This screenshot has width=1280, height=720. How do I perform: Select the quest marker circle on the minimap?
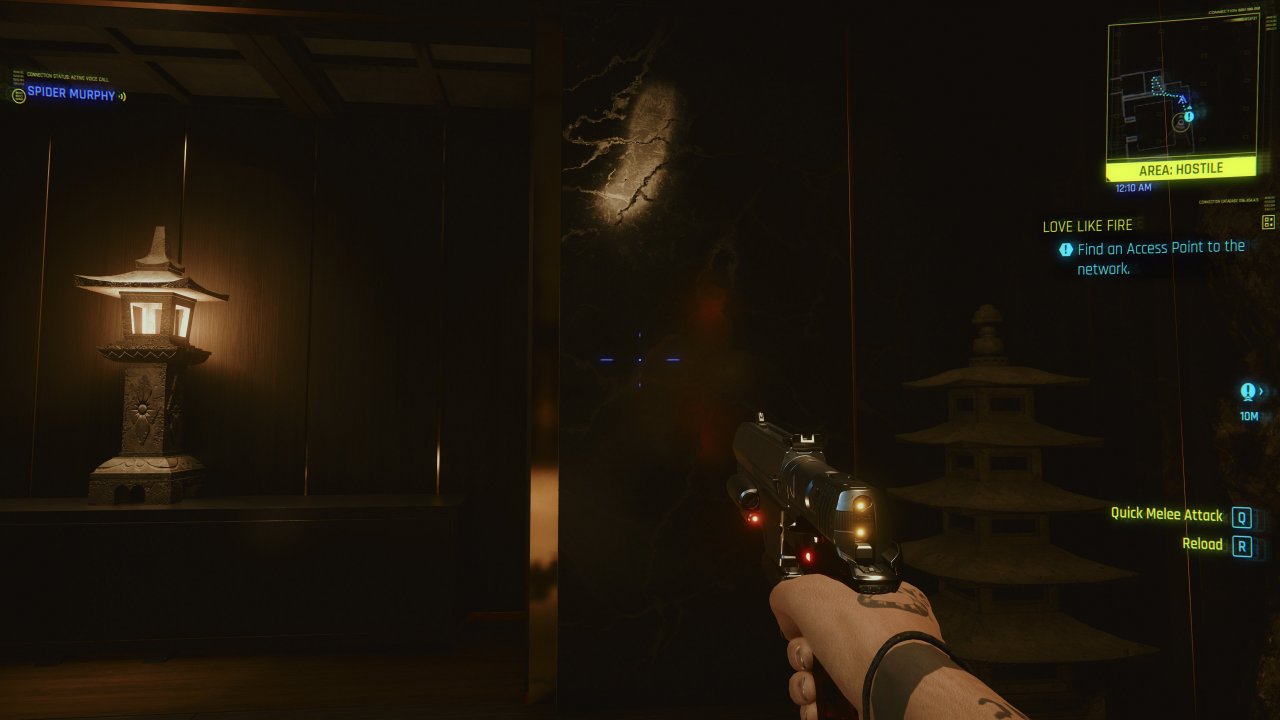pyautogui.click(x=1189, y=119)
